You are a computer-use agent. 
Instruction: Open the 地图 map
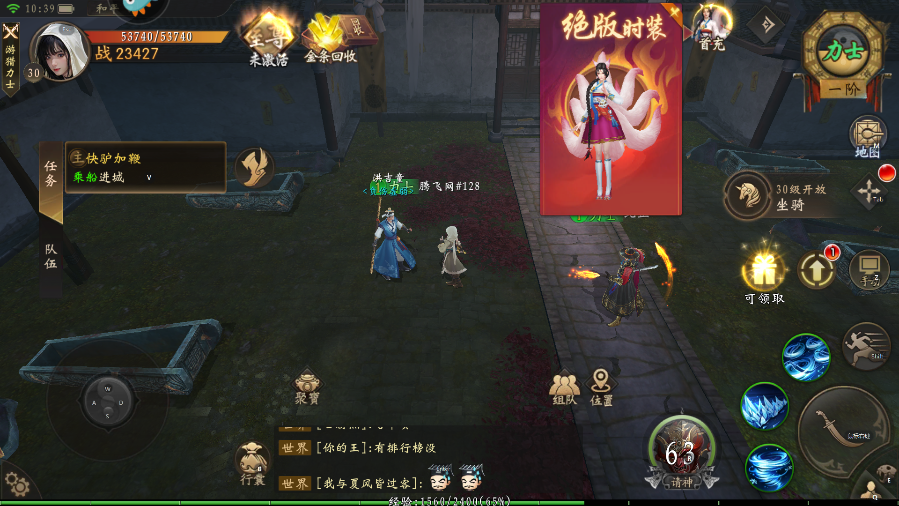click(x=867, y=136)
